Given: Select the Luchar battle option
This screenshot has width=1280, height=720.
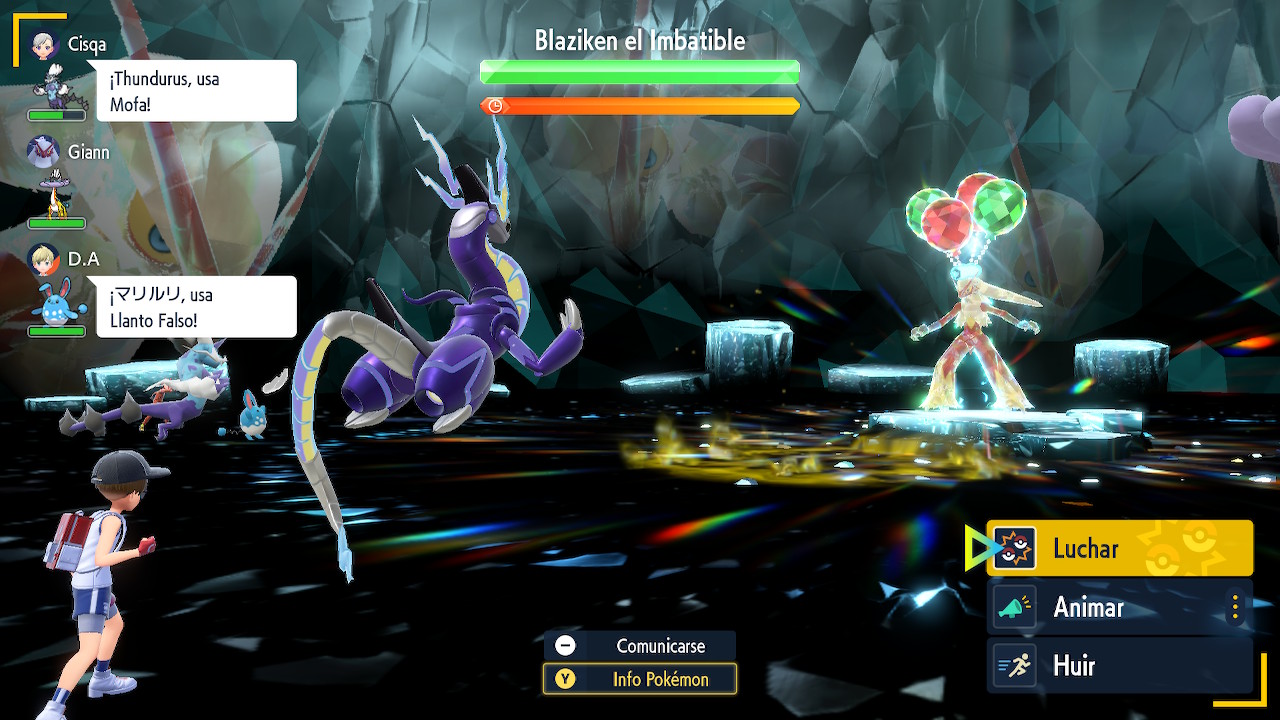Looking at the screenshot, I should click(x=1119, y=548).
